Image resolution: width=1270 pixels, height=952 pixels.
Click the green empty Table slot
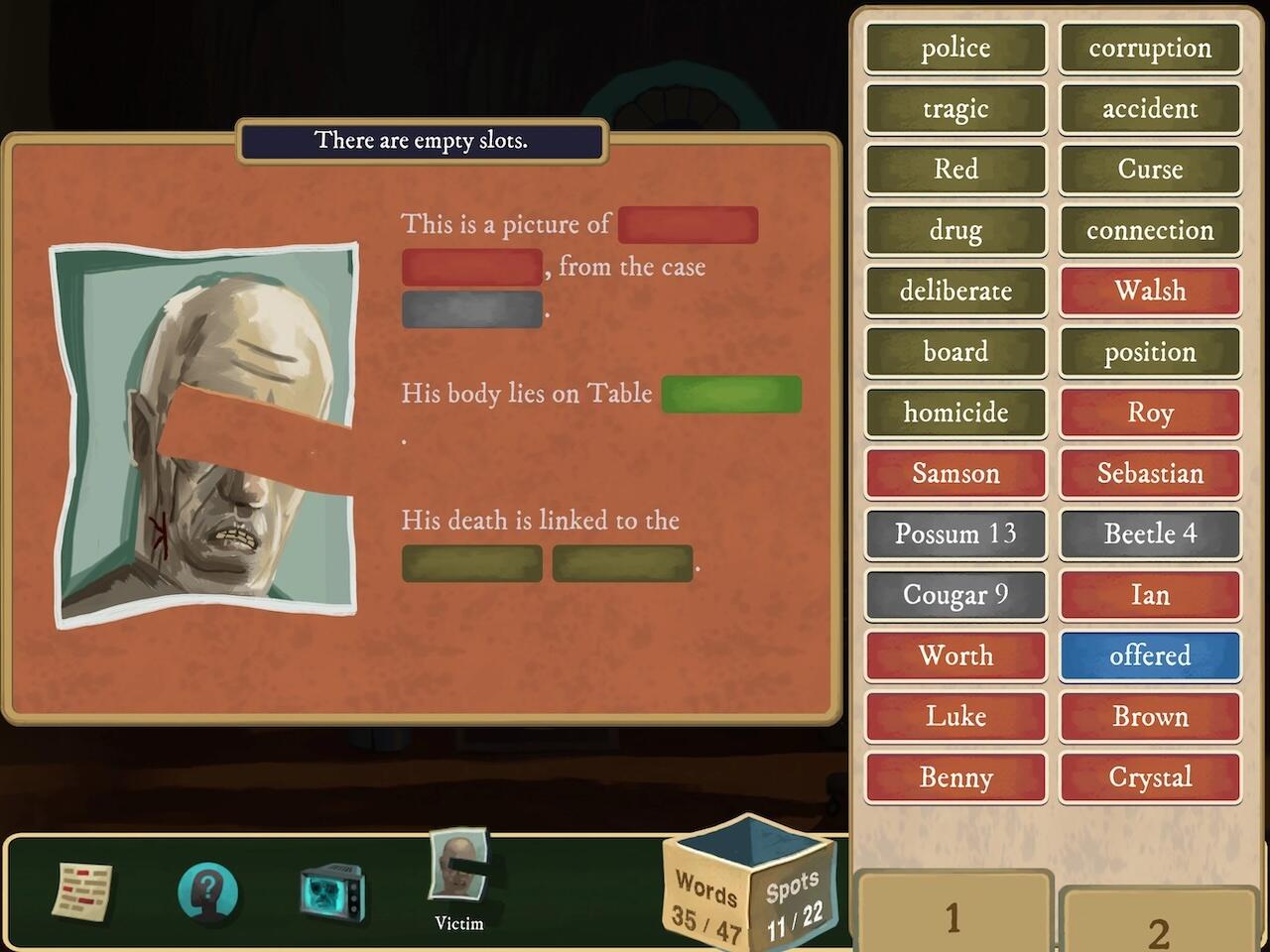[x=731, y=394]
